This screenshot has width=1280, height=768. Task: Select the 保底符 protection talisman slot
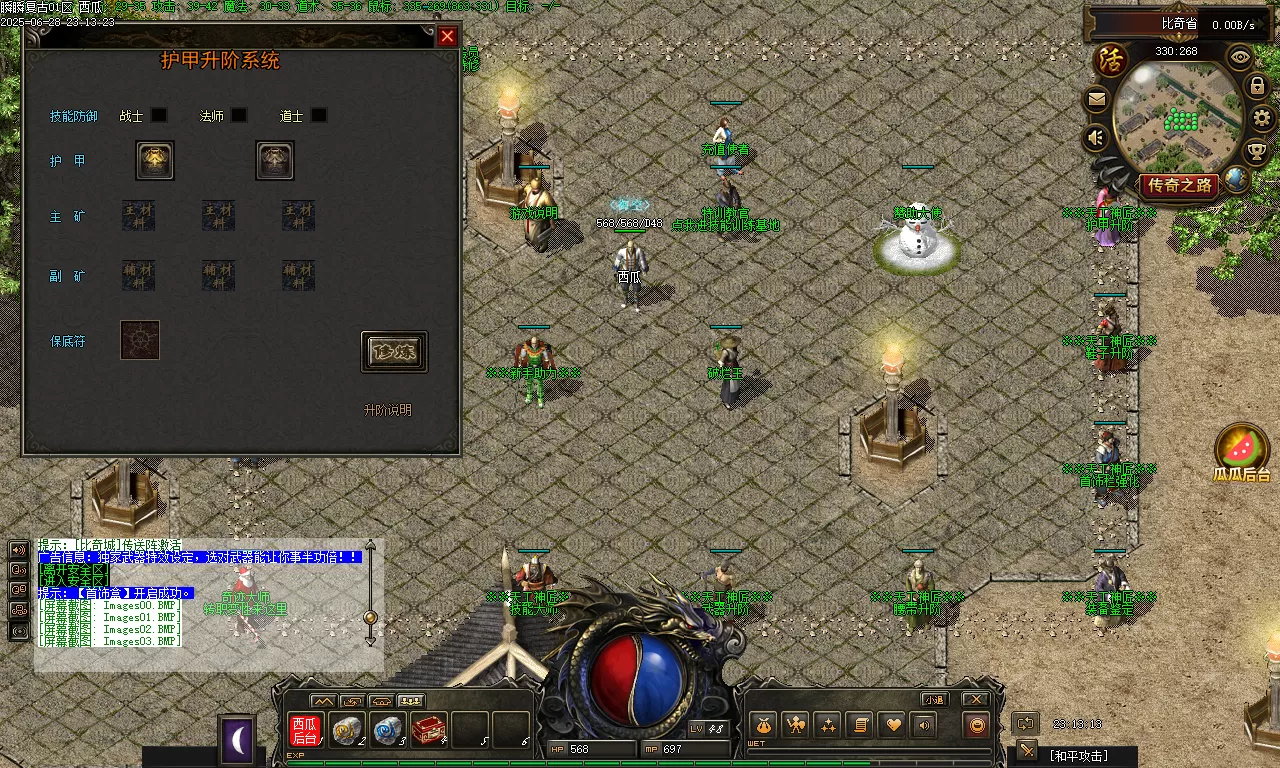coord(140,340)
